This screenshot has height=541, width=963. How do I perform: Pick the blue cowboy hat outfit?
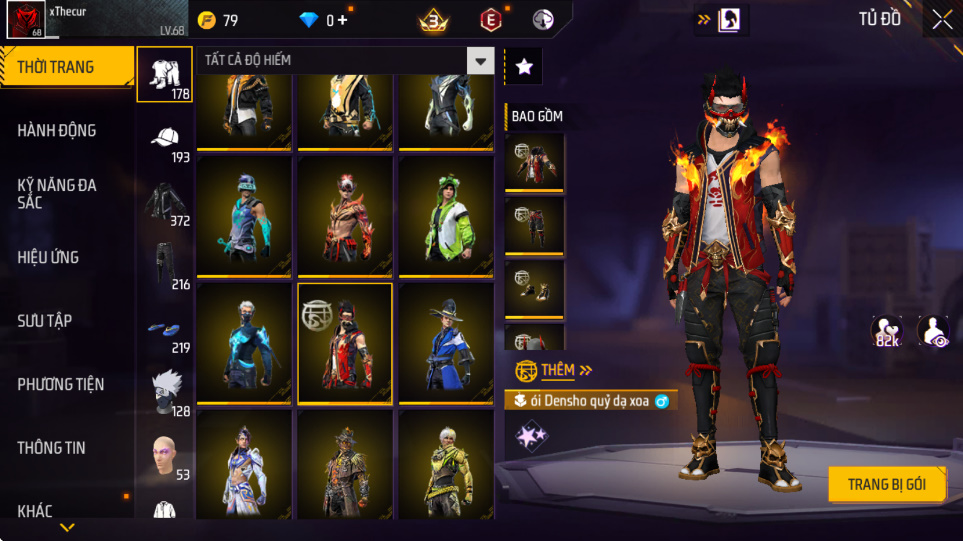[x=445, y=343]
